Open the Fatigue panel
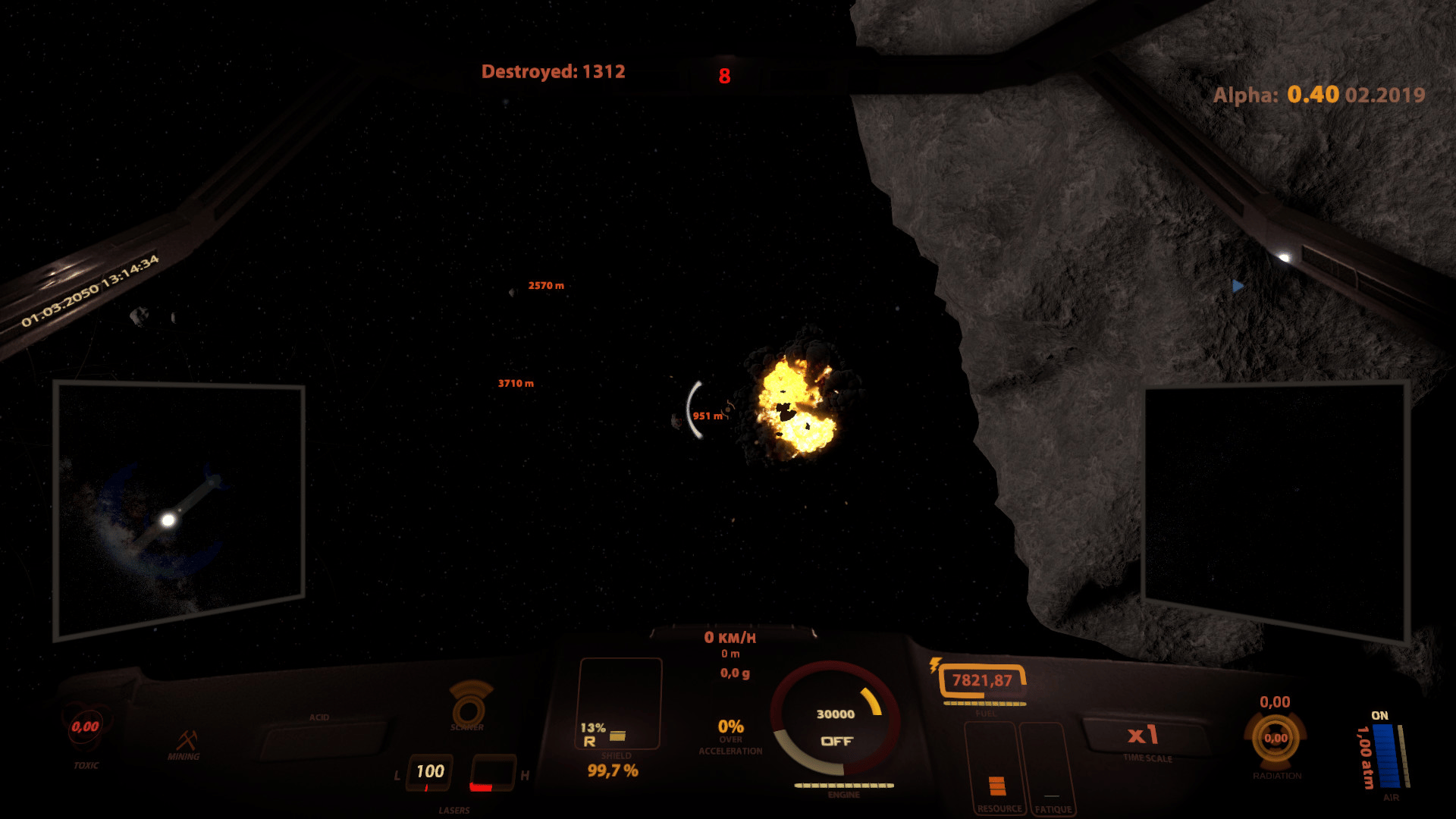This screenshot has width=1456, height=819. [1050, 767]
